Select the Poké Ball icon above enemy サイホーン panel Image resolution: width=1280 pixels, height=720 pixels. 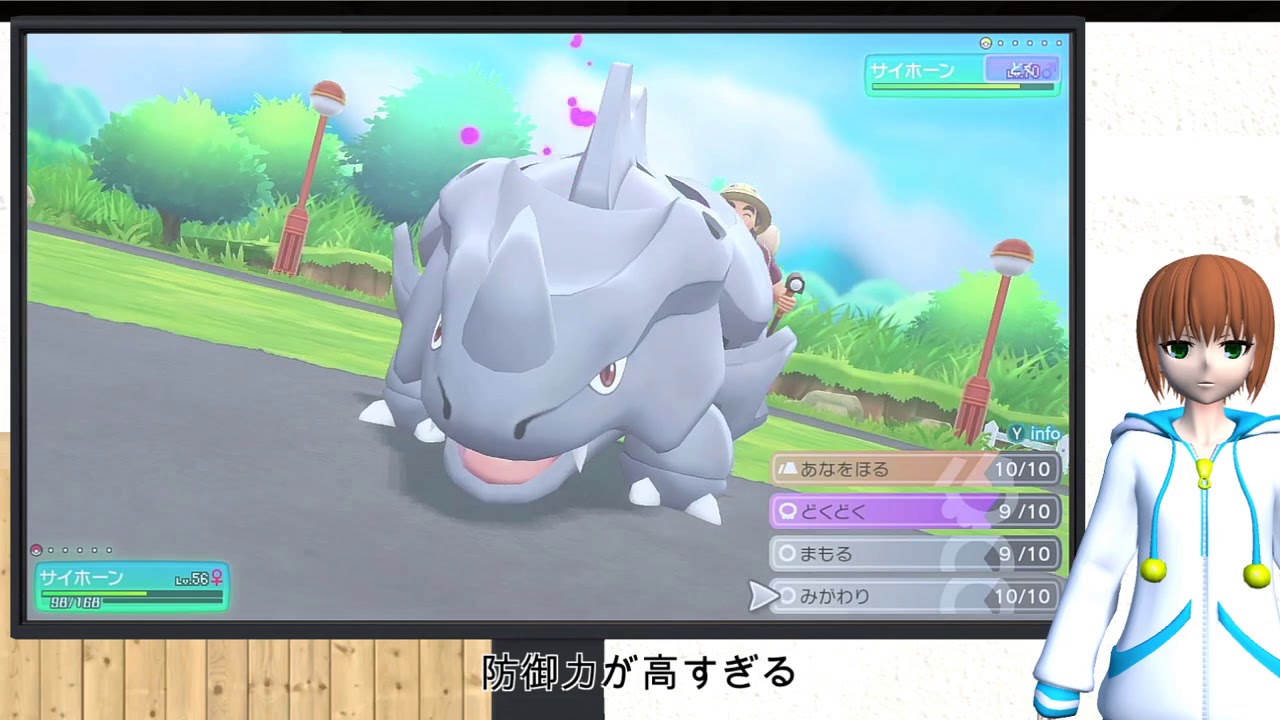985,43
